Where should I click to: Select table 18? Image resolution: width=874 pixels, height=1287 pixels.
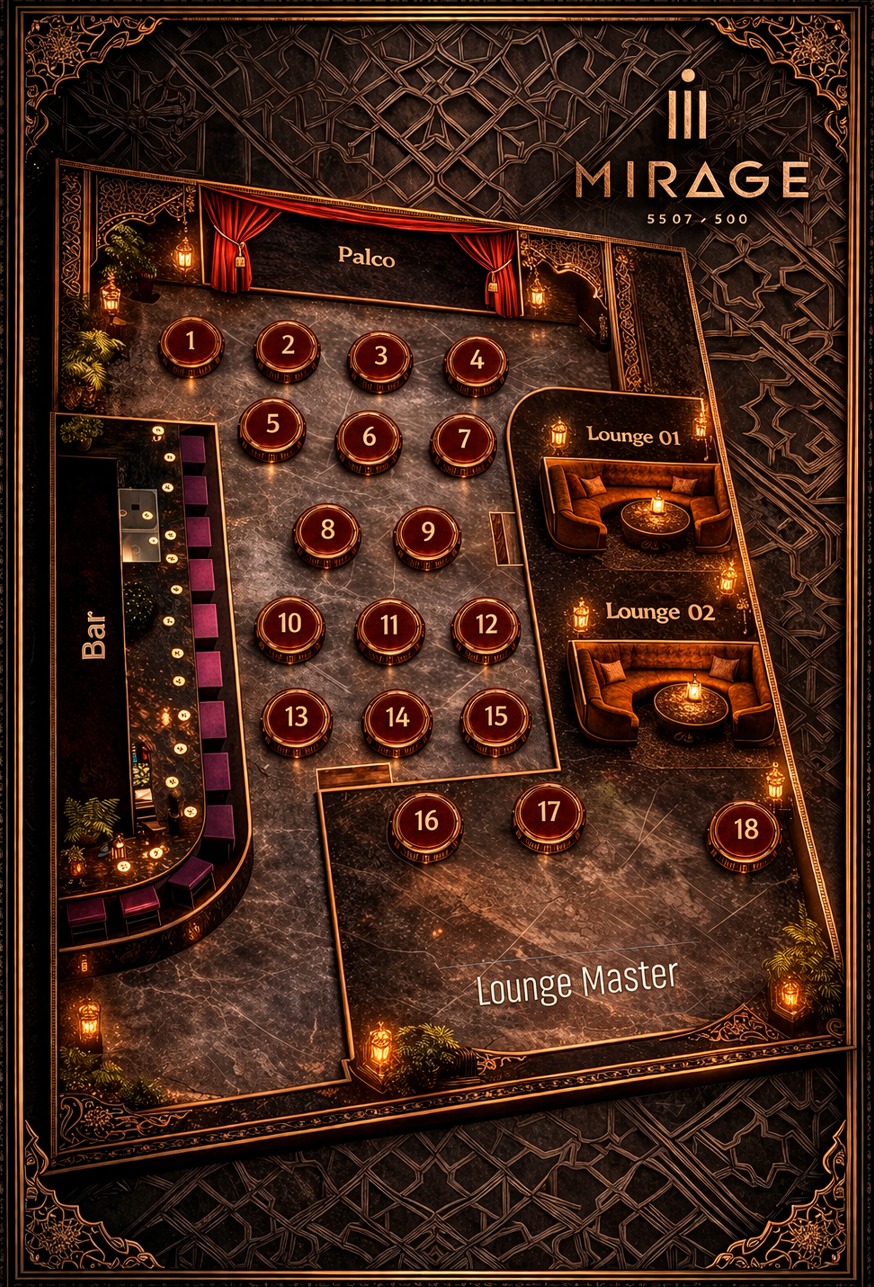pyautogui.click(x=744, y=832)
